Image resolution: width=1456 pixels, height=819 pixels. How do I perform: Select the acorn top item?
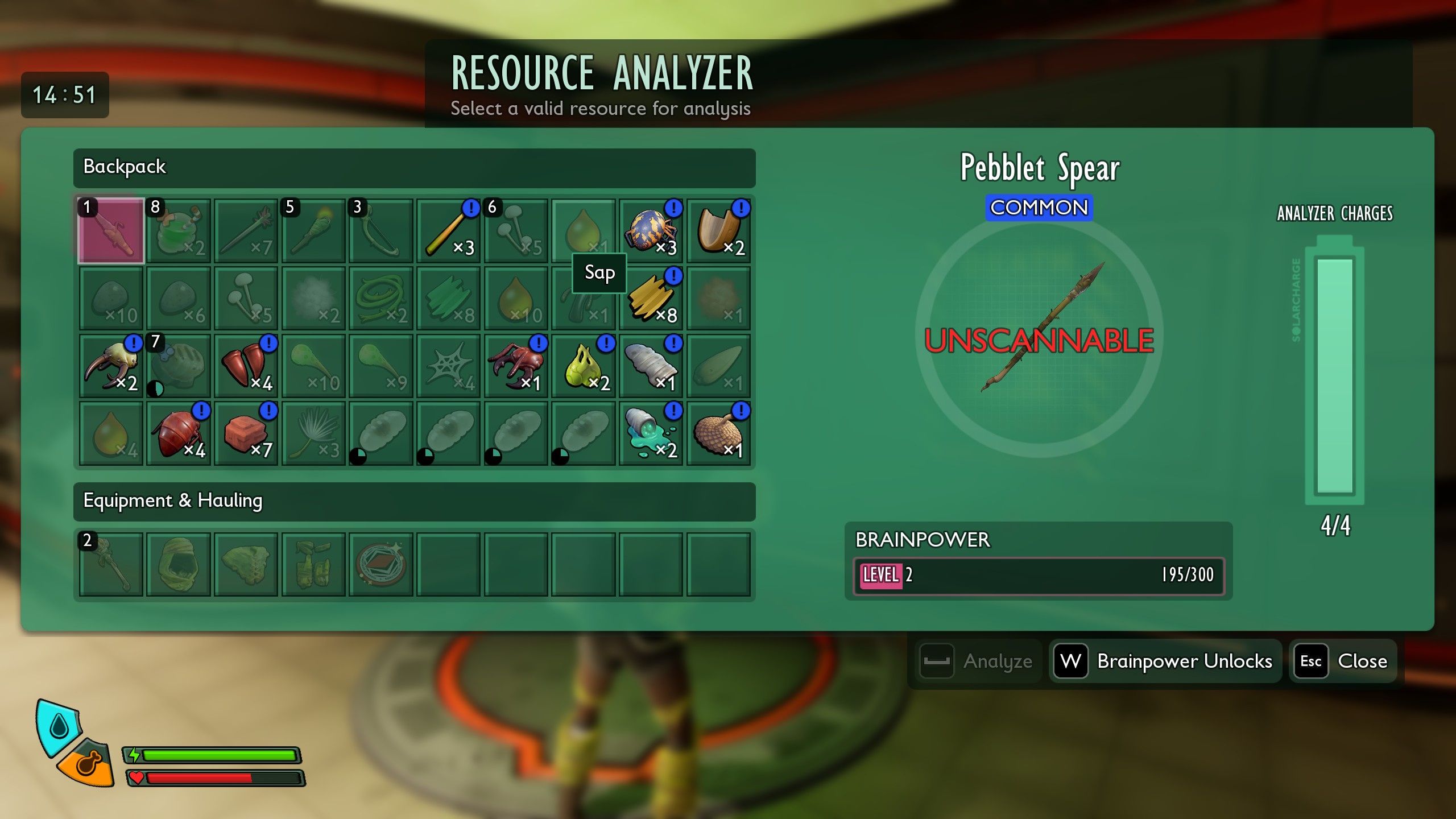coord(719,433)
